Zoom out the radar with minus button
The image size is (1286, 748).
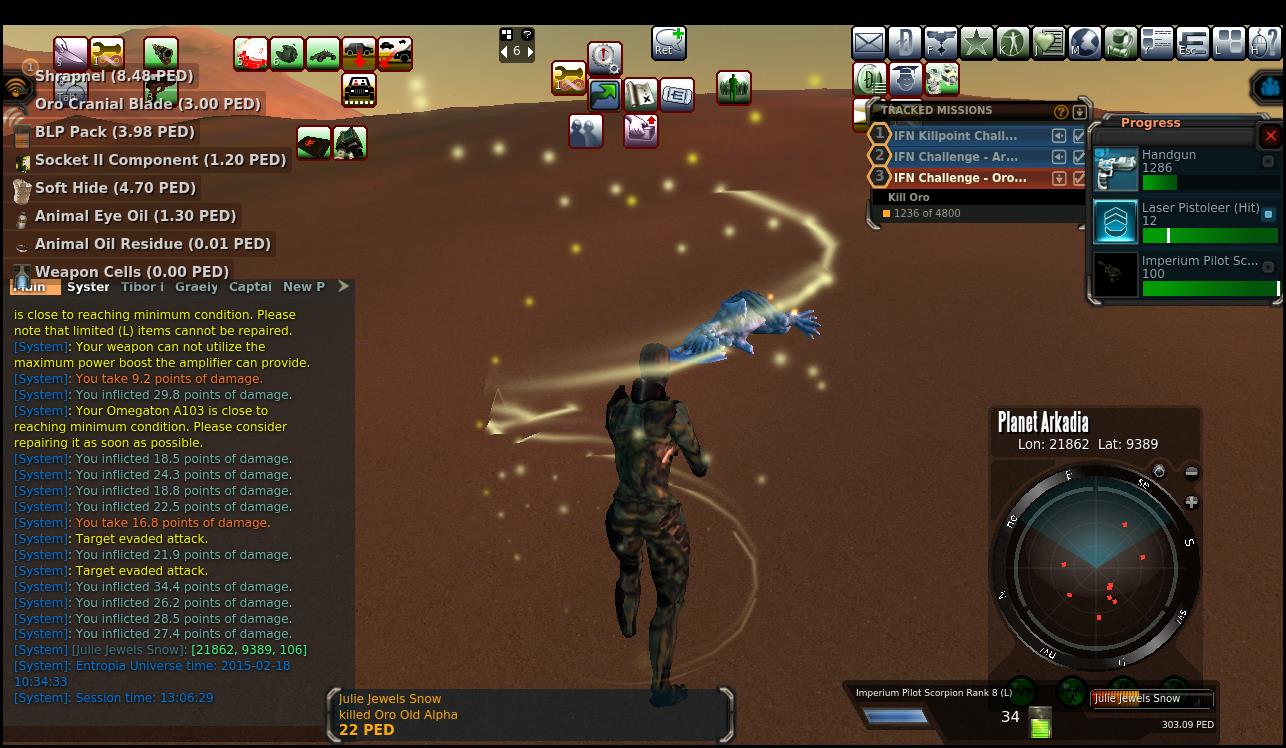1191,472
